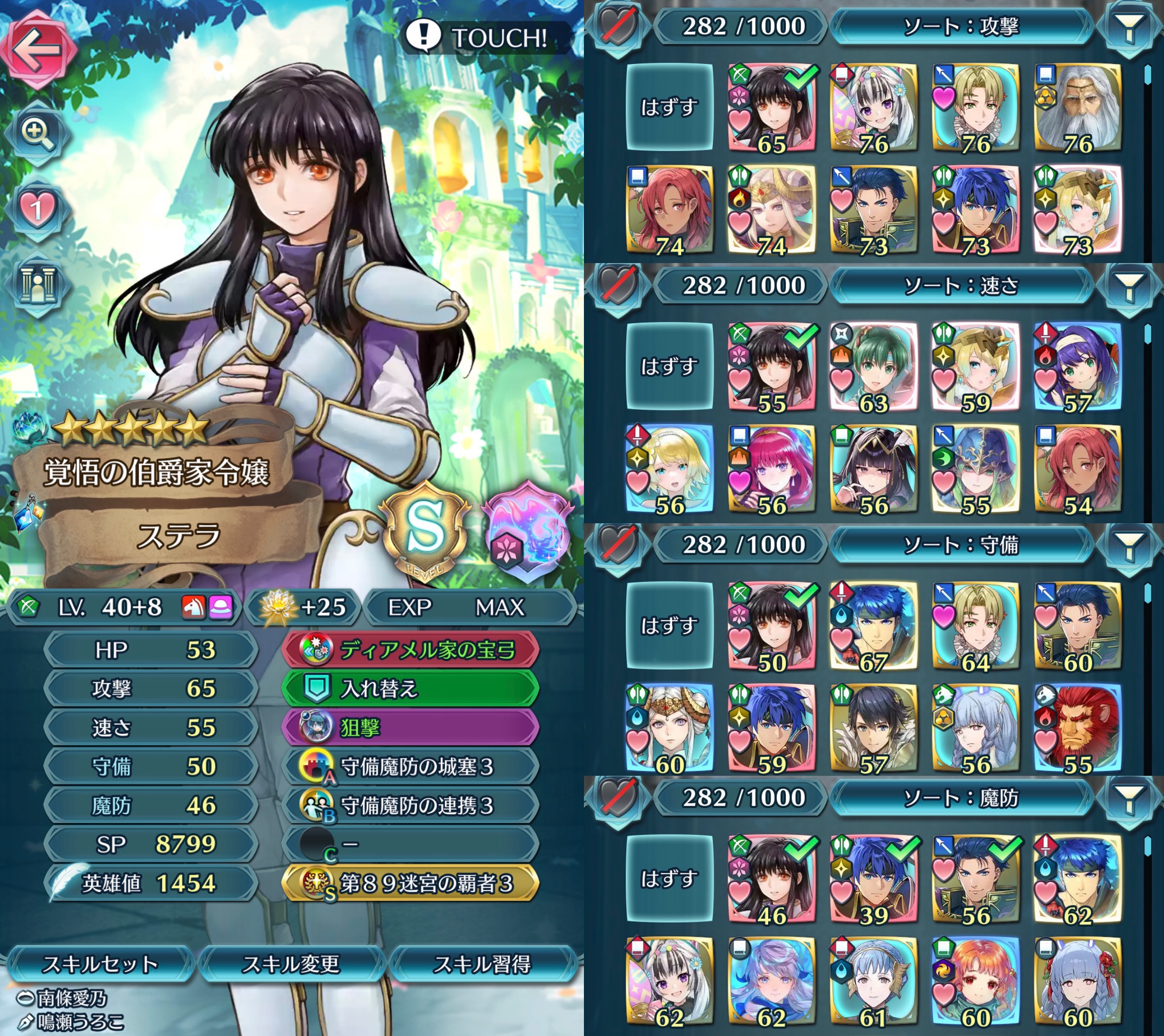This screenshot has height=1036, width=1164.
Task: Toggle the heart favorite mark icon
Action: pos(37,208)
